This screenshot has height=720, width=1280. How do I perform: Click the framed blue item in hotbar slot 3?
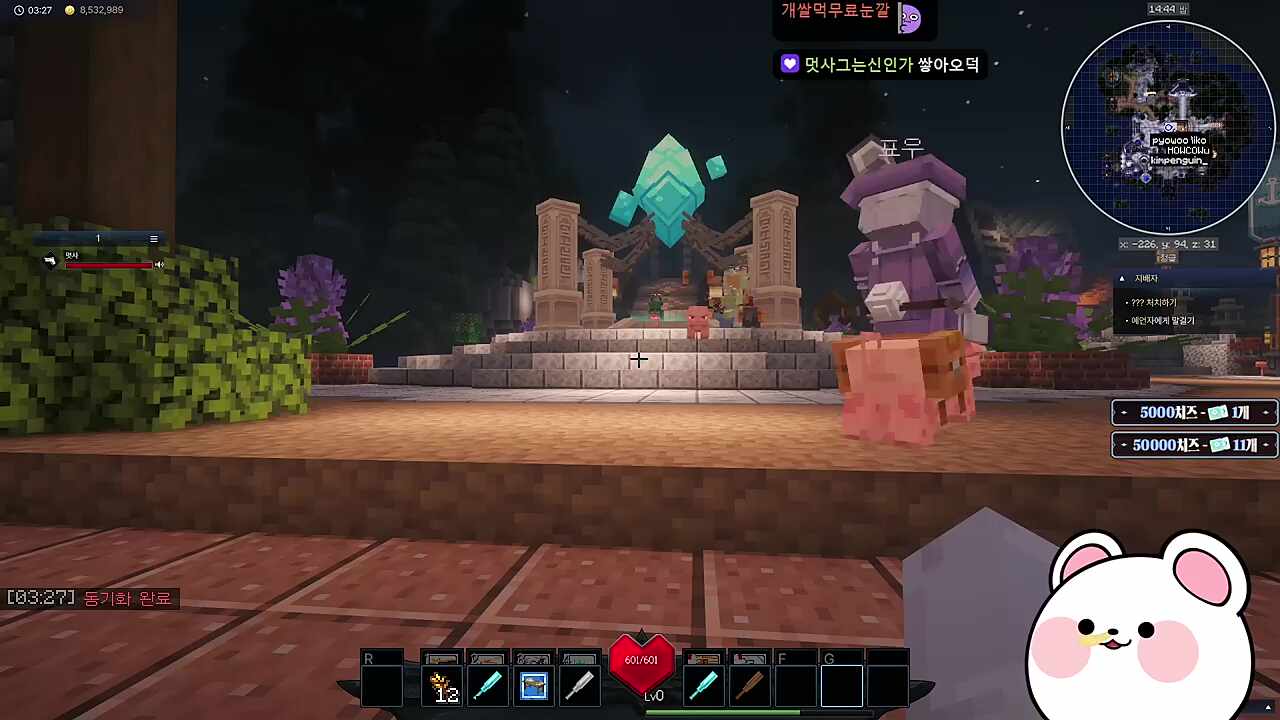click(533, 684)
